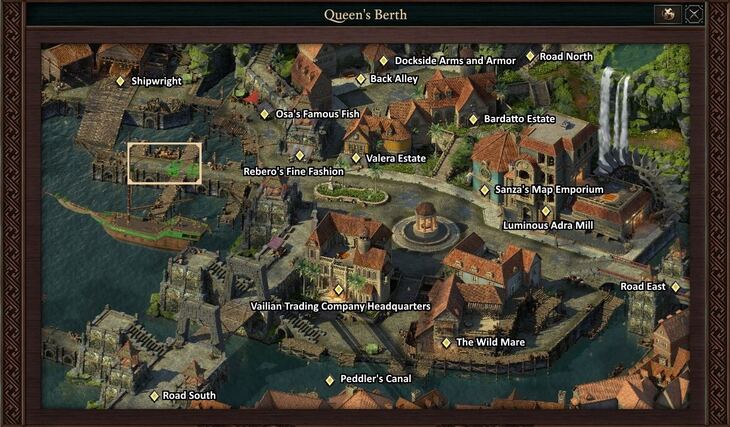Choose the Dockside Arms and Armor marker

coord(383,61)
